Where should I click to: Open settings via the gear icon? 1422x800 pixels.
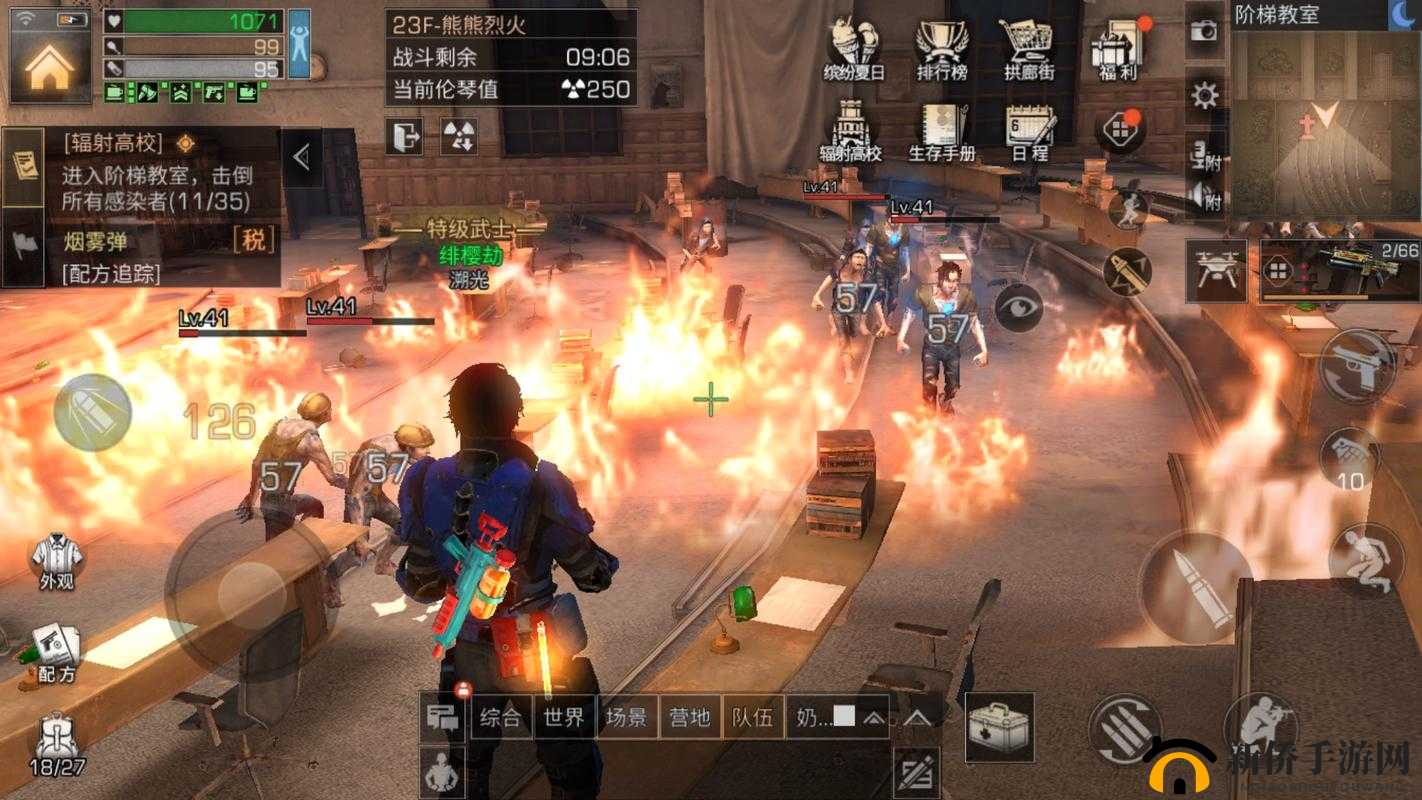1205,96
